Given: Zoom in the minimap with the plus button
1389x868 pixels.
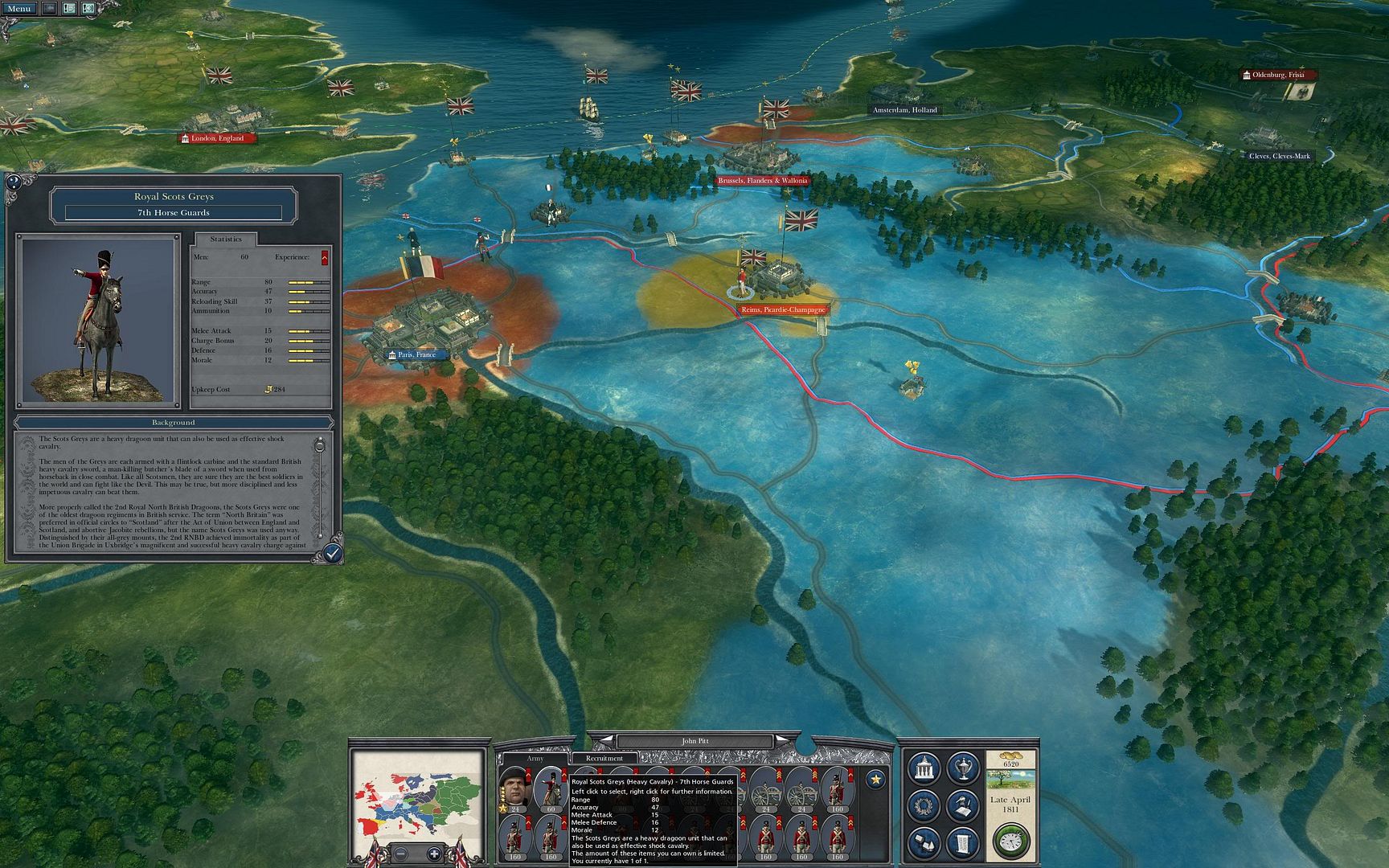Looking at the screenshot, I should coord(434,854).
